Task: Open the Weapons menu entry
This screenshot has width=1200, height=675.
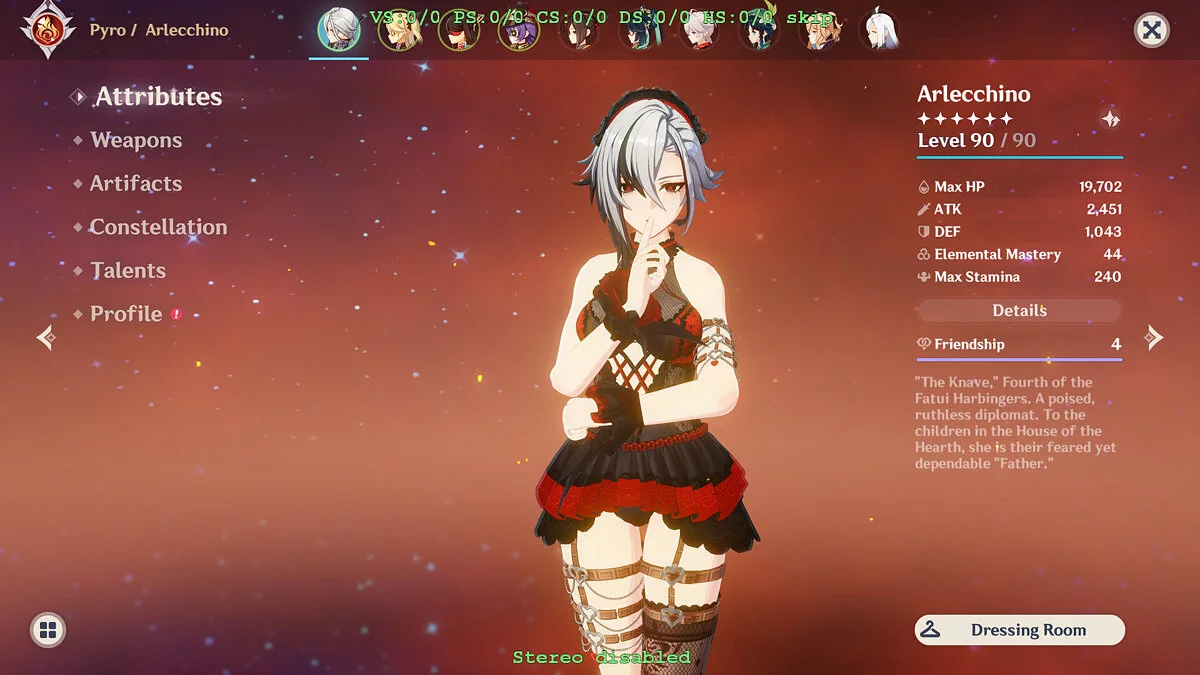Action: (136, 141)
